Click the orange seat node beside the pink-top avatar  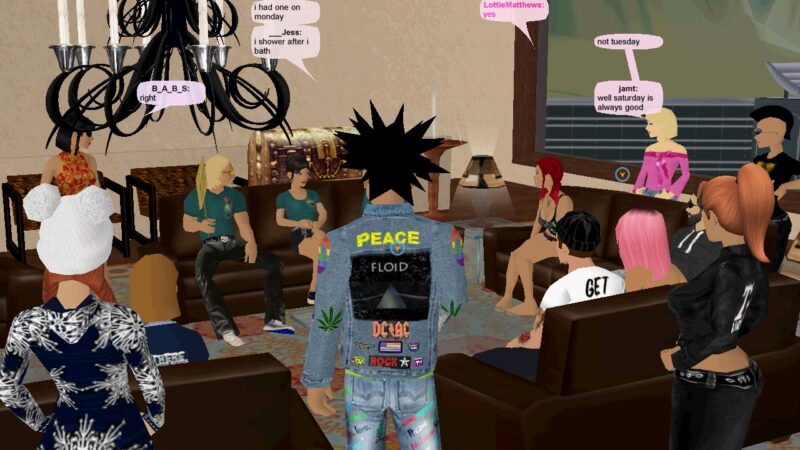(622, 174)
